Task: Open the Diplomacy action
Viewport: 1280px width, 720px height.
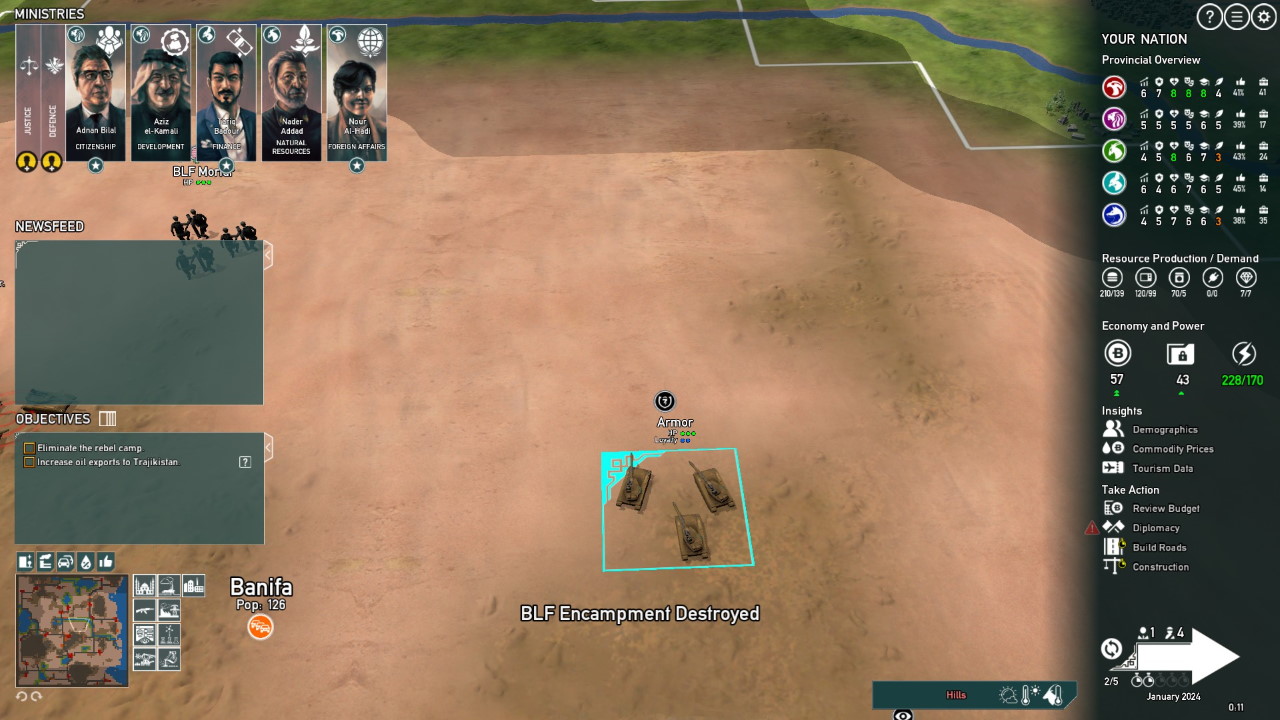Action: [1155, 528]
